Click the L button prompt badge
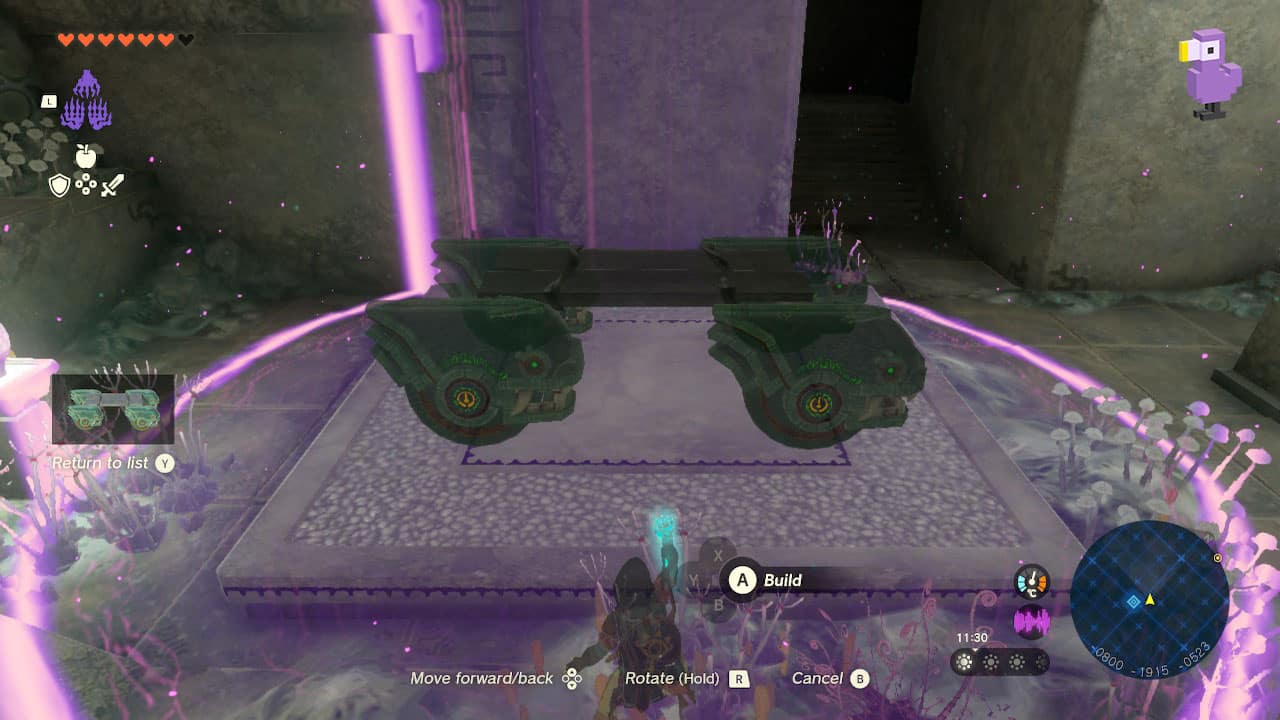The width and height of the screenshot is (1280, 720). (49, 101)
